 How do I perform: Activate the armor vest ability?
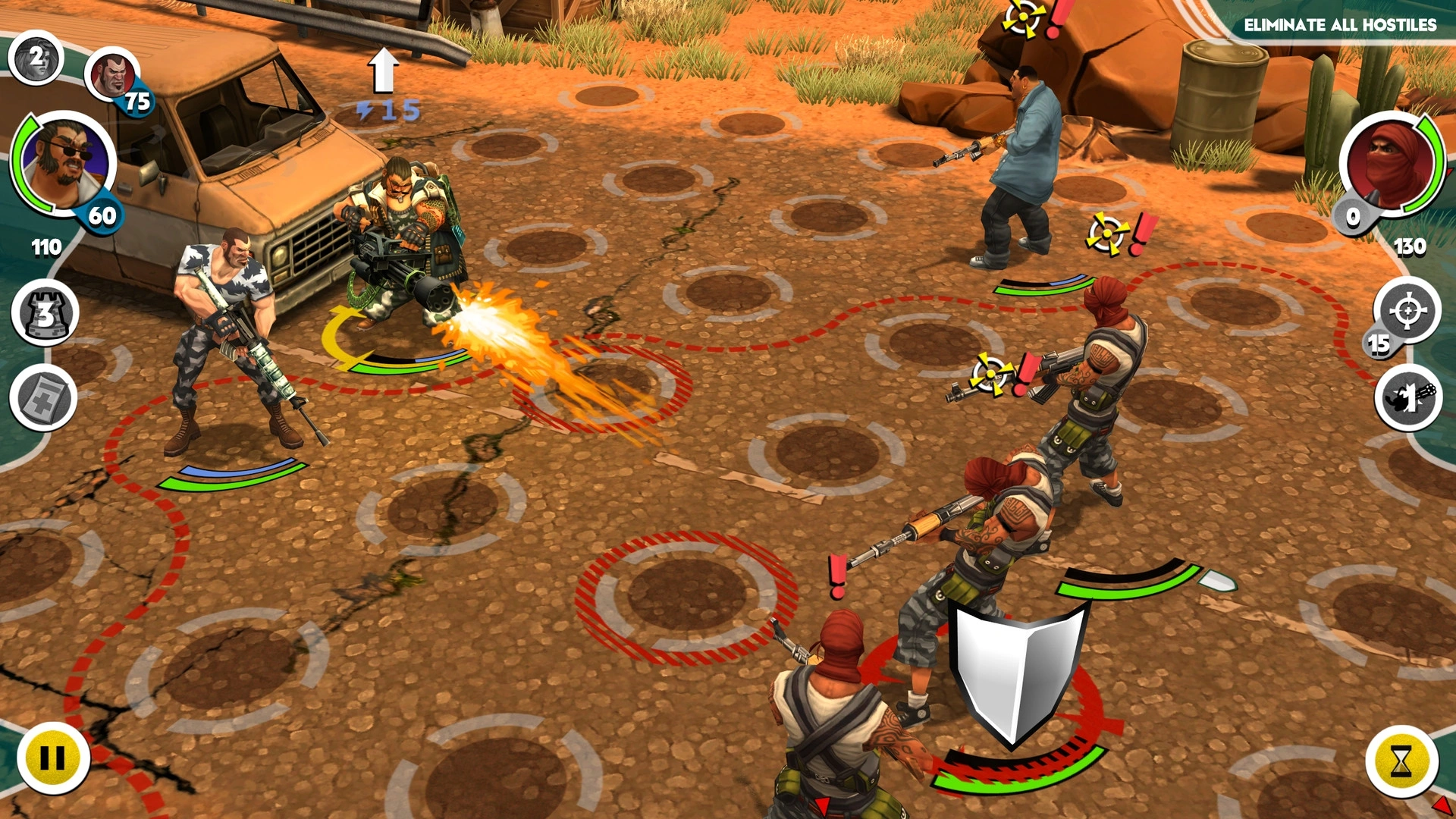[45, 313]
